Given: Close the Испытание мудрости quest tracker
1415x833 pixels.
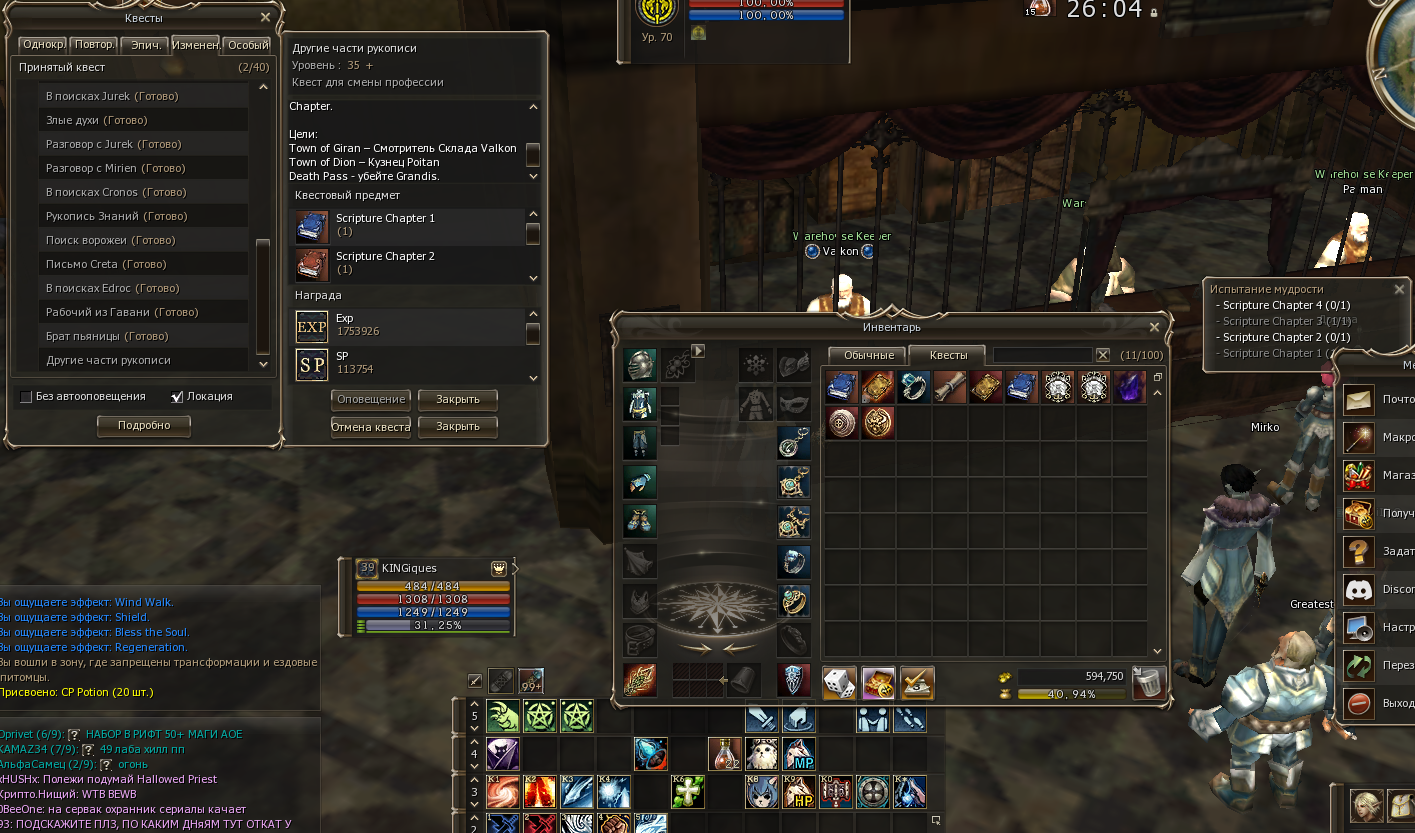Looking at the screenshot, I should tap(1400, 289).
